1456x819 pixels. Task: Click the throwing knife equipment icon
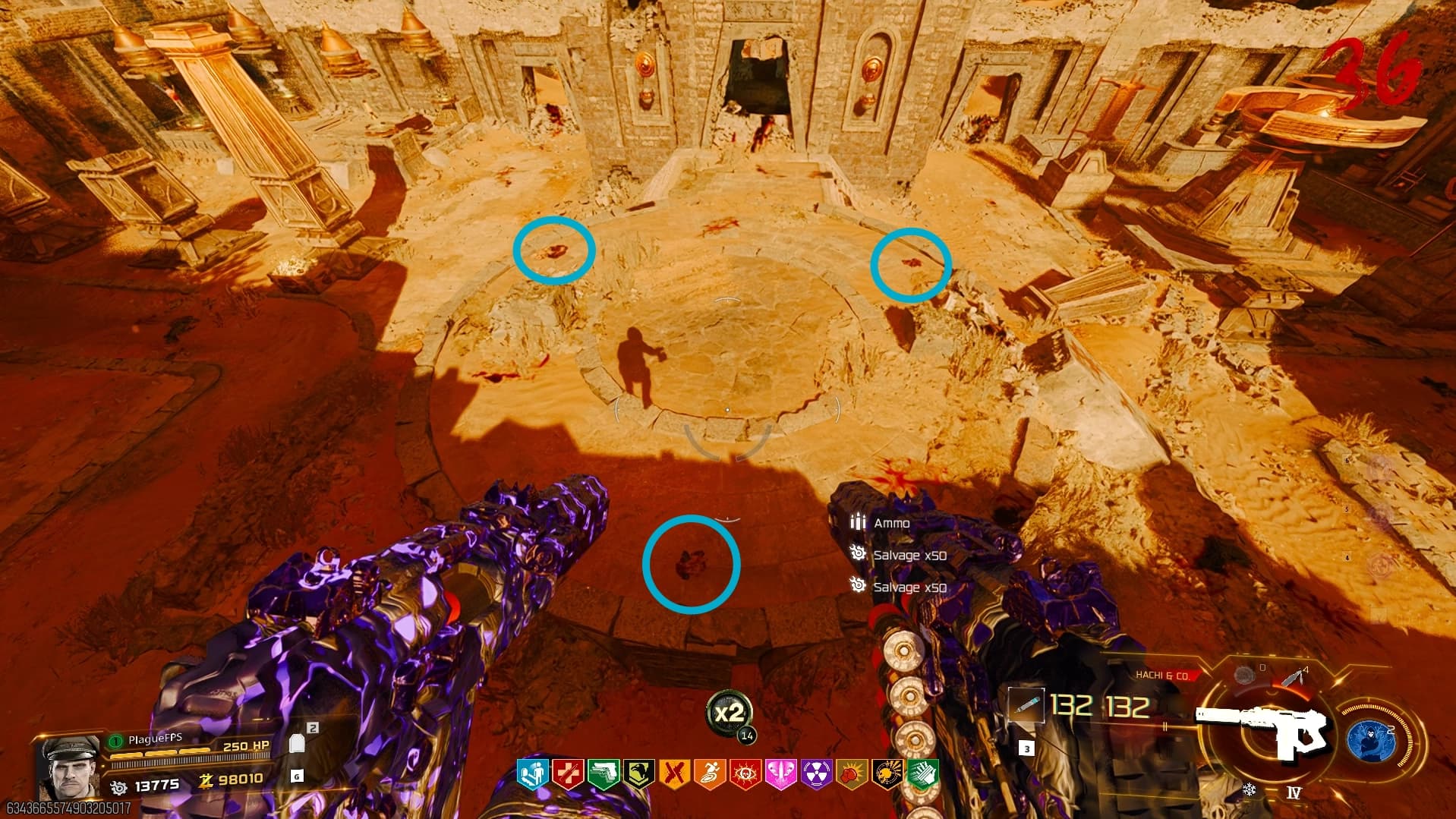(x=1295, y=676)
